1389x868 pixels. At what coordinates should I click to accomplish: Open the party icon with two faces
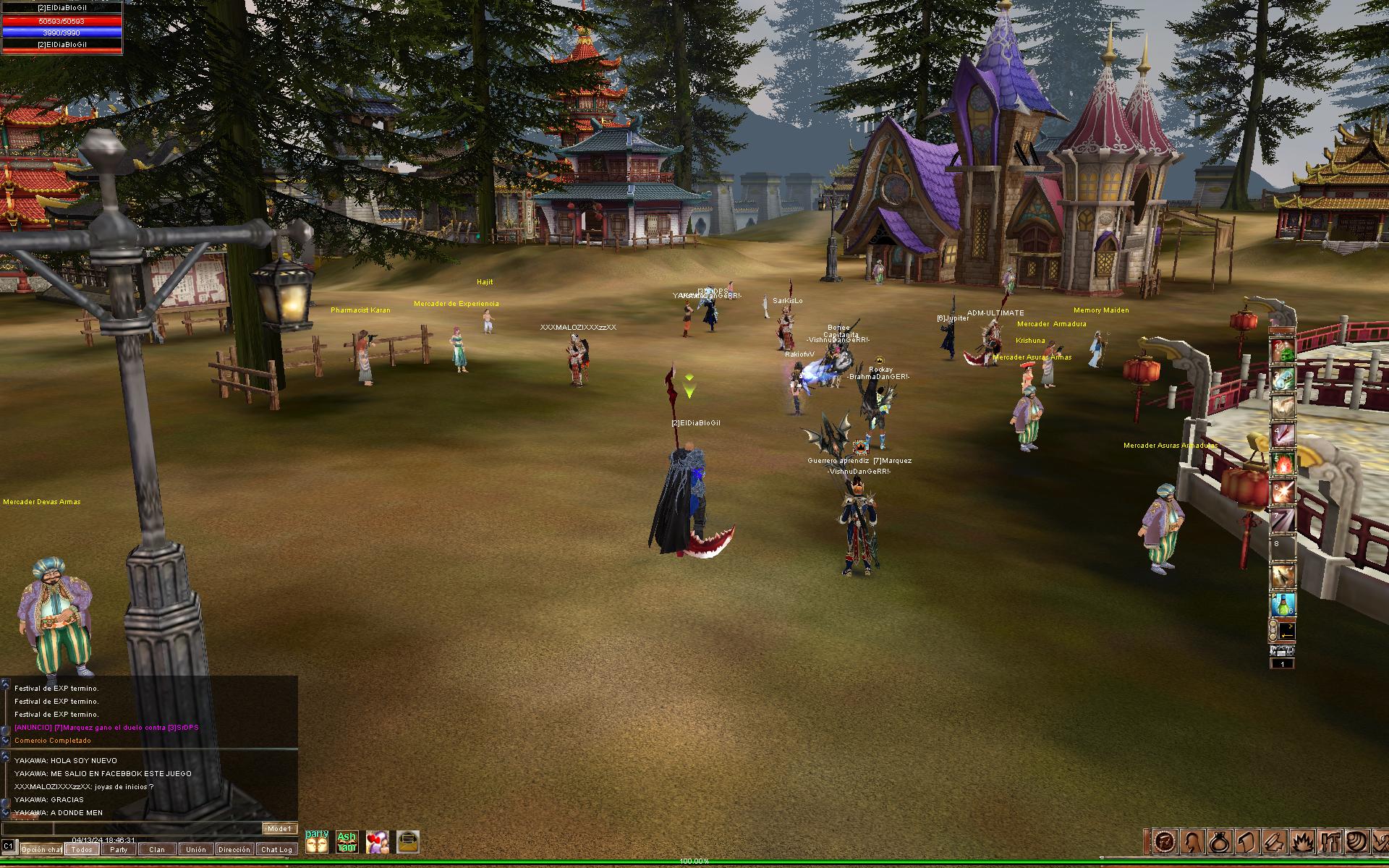coord(317,842)
